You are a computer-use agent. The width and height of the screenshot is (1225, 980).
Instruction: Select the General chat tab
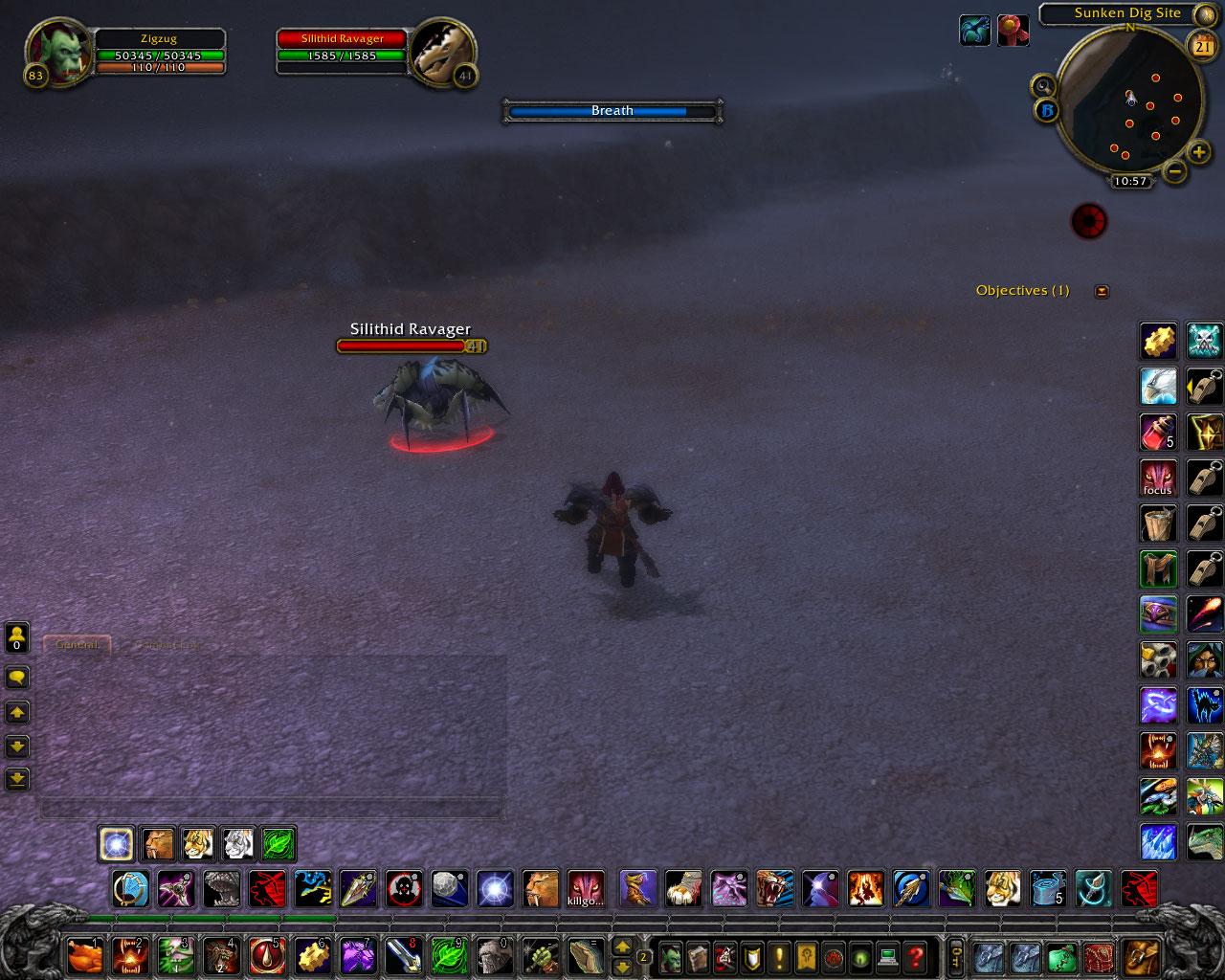pos(77,644)
